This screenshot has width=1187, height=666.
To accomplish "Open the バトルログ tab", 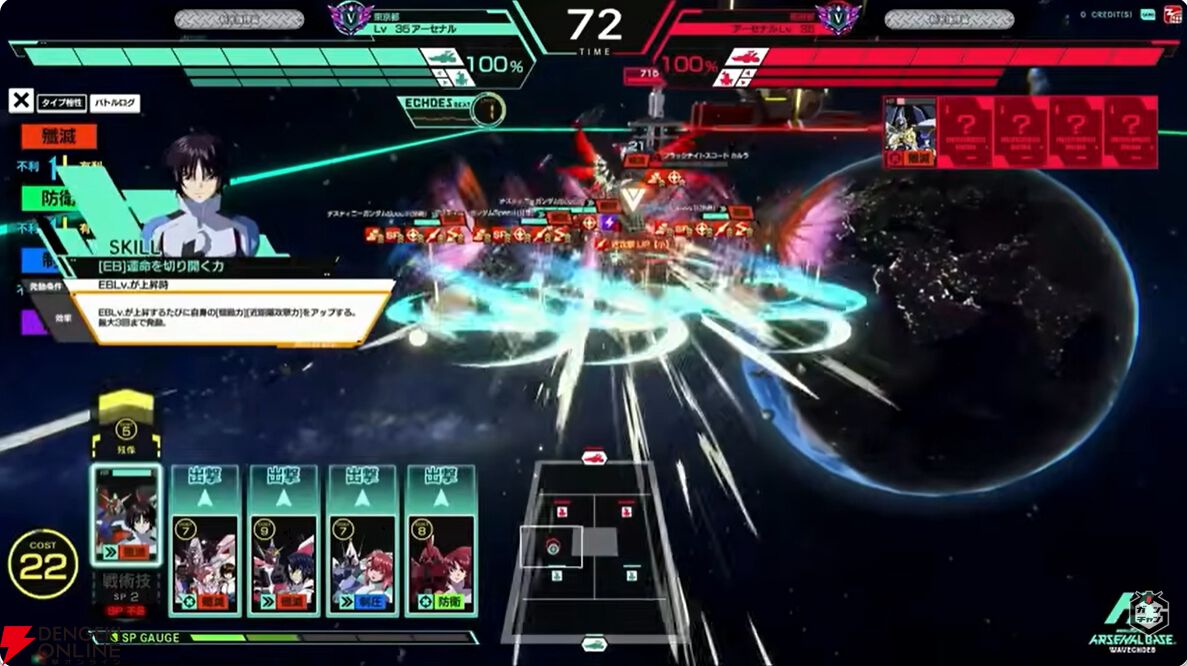I will click(116, 102).
